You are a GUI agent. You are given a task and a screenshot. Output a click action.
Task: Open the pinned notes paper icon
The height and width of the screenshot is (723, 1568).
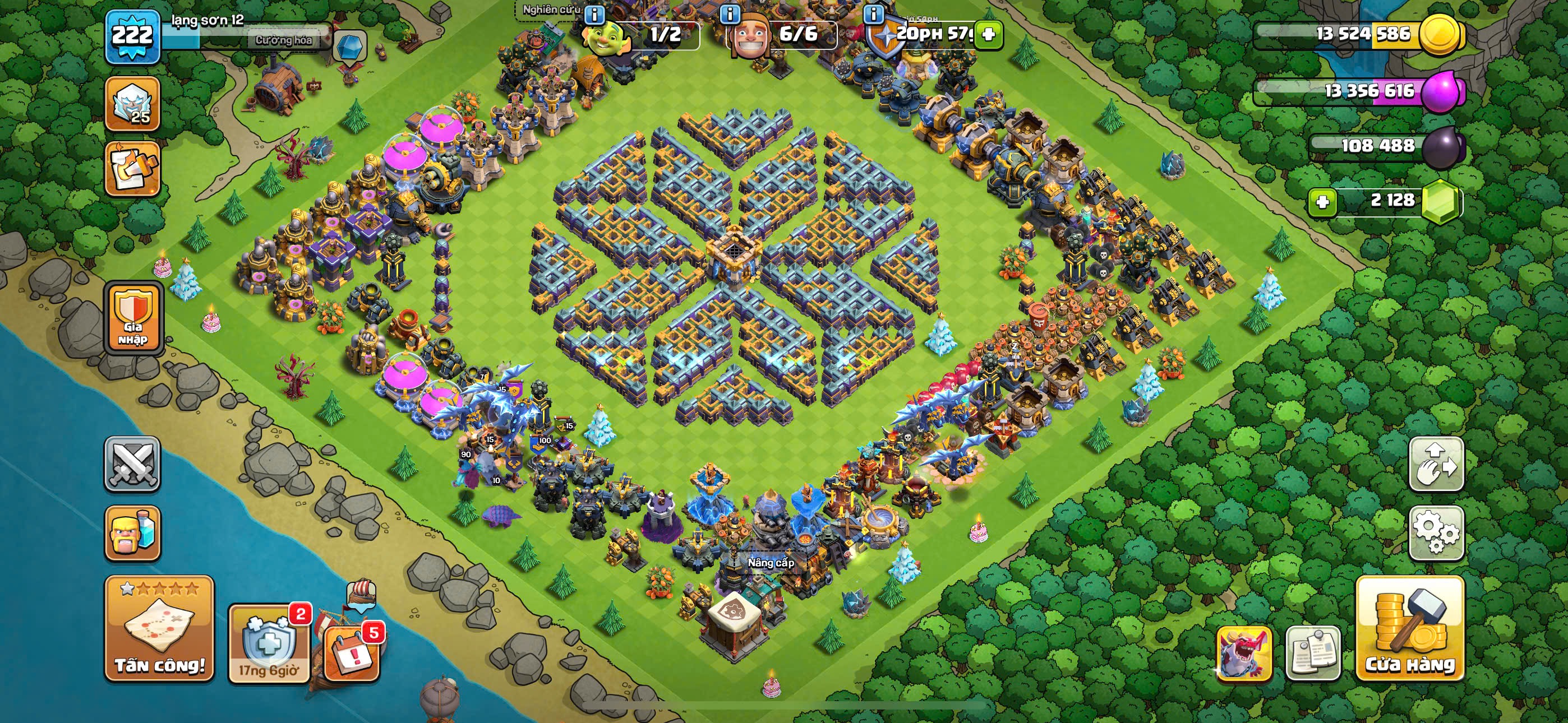click(1313, 653)
